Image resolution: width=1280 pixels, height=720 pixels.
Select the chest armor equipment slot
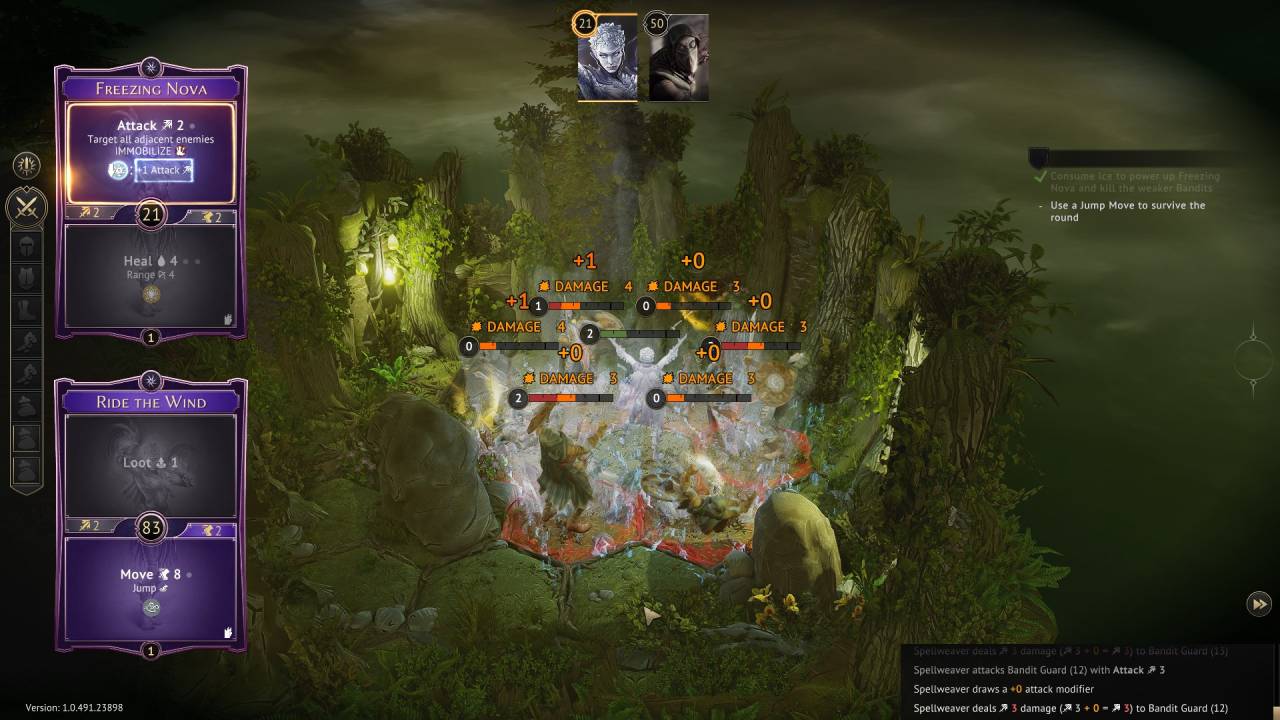(27, 278)
